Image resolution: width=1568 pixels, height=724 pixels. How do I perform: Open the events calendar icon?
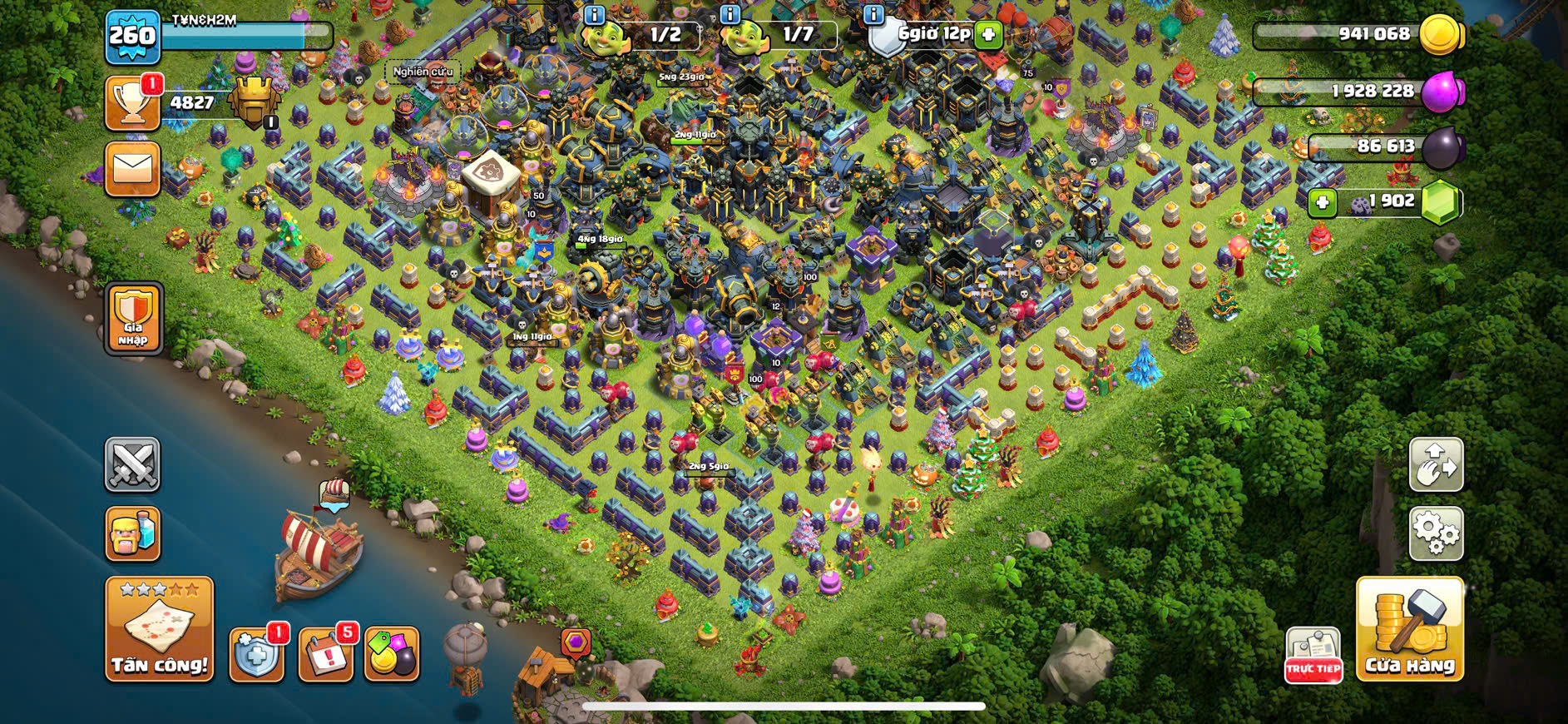(325, 653)
